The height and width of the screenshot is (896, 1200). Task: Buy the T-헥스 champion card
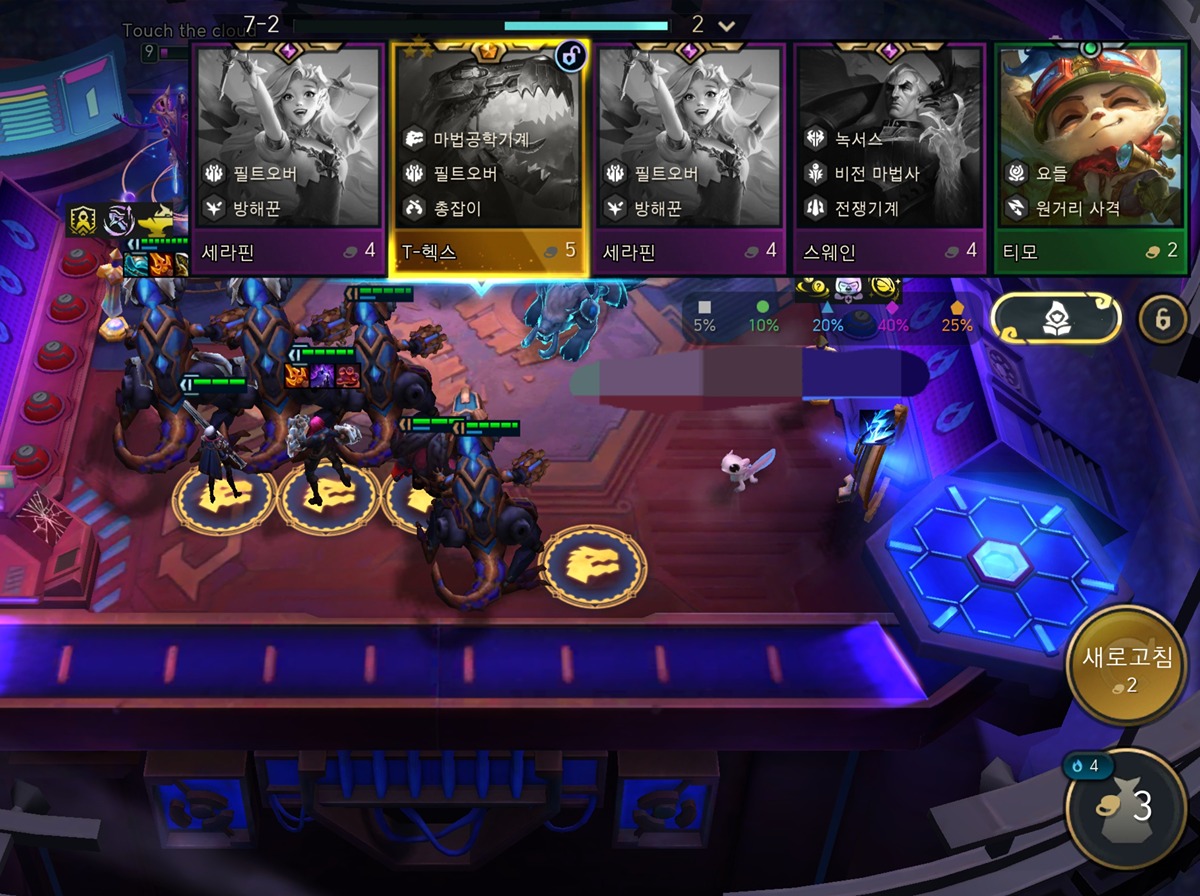pos(488,160)
